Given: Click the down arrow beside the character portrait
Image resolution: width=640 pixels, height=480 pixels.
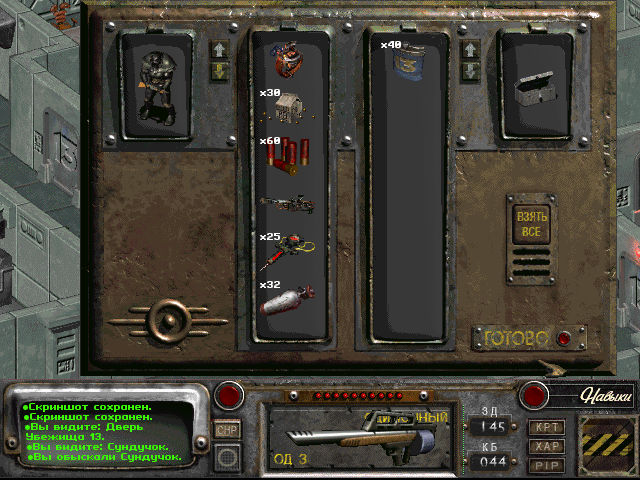Looking at the screenshot, I should [x=219, y=70].
